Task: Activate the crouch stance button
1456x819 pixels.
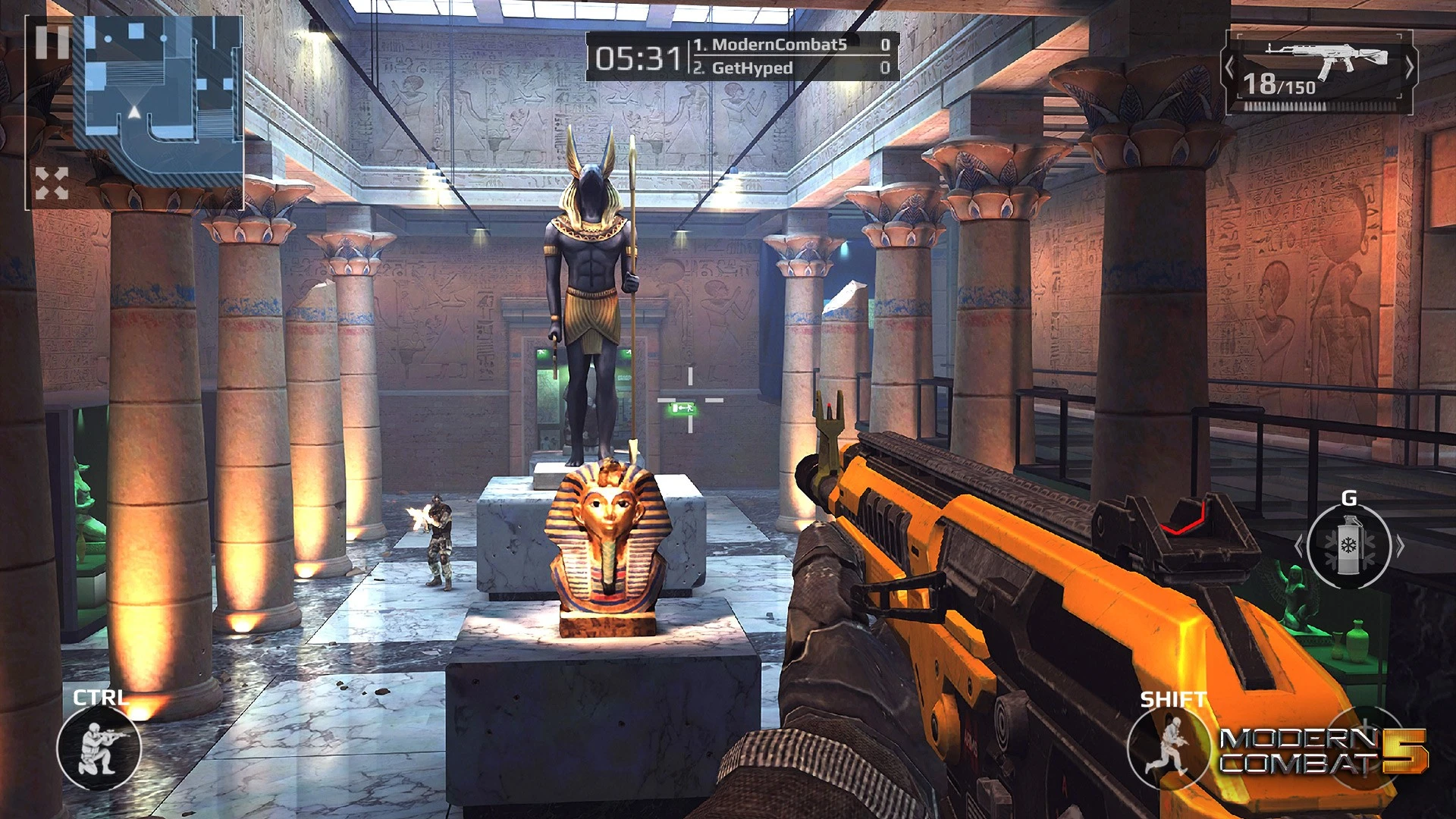Action: pos(99,748)
